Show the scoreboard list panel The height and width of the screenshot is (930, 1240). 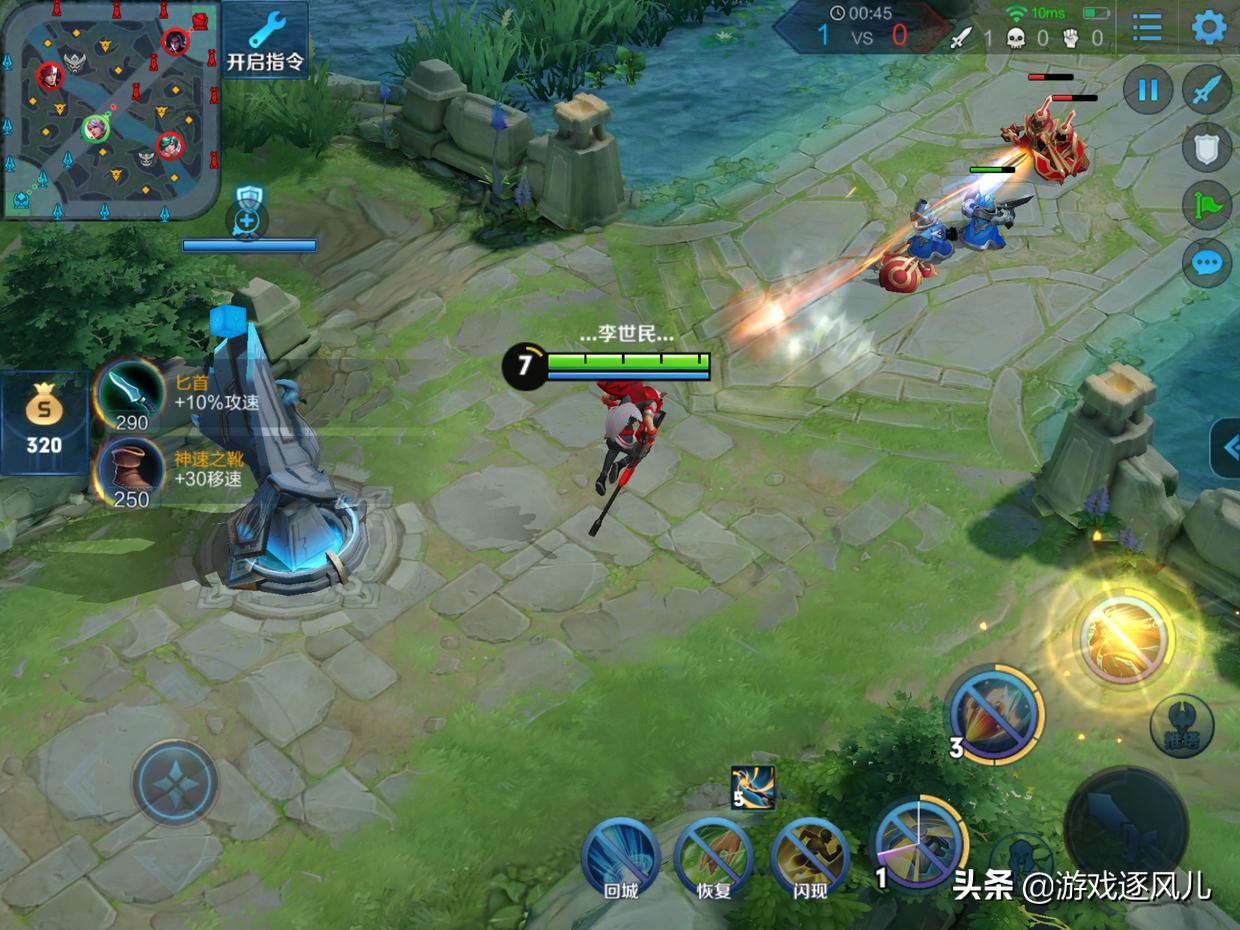click(x=1147, y=28)
